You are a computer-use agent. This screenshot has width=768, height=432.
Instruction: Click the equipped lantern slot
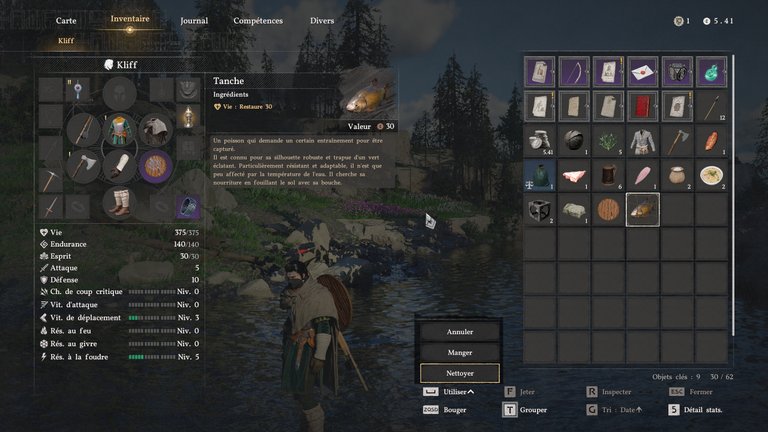pyautogui.click(x=186, y=118)
